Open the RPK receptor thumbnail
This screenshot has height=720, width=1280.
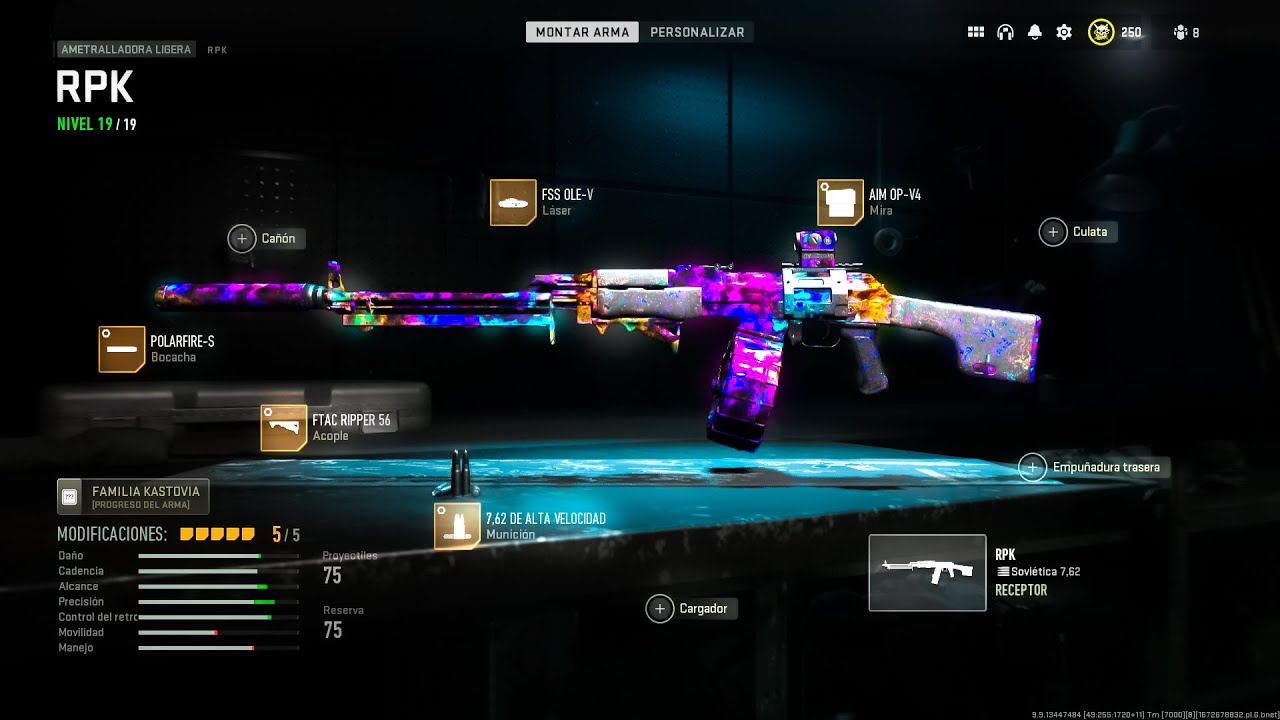coord(927,572)
